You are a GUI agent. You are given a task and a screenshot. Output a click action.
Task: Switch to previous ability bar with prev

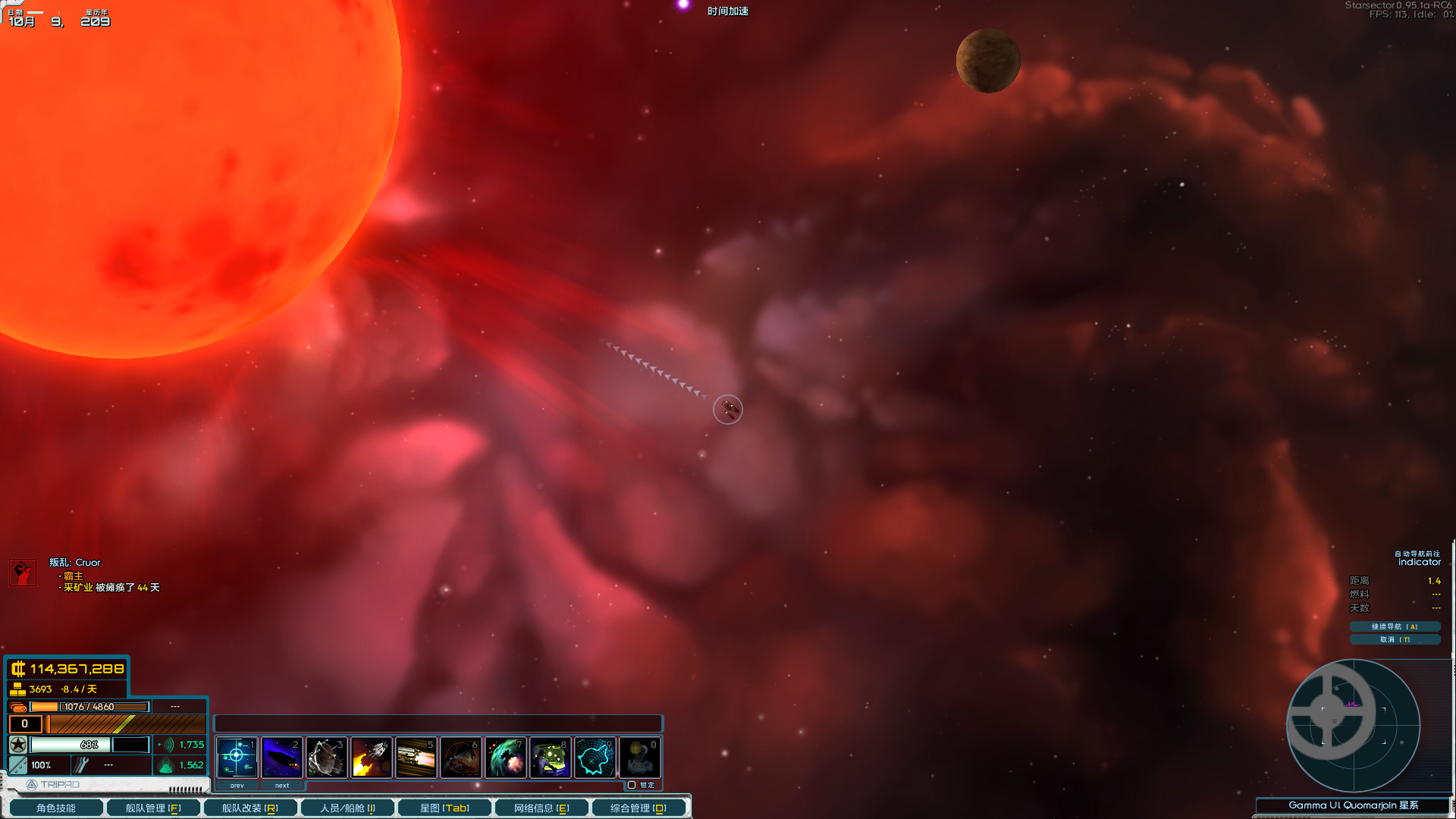pos(237,786)
